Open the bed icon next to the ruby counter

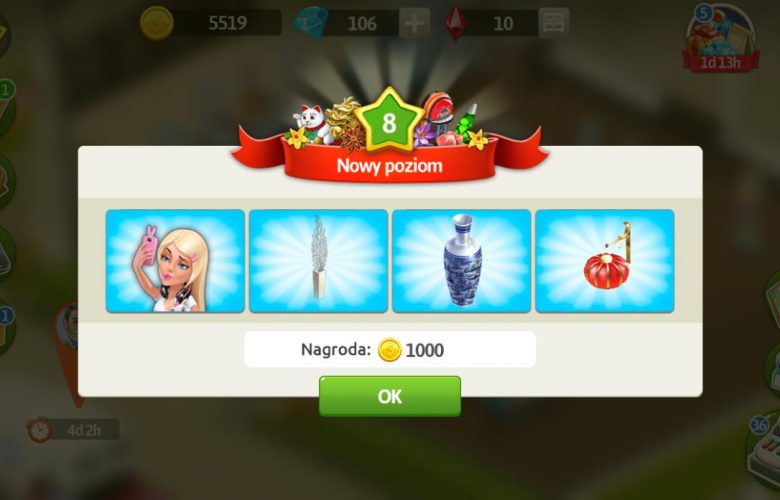coord(552,22)
